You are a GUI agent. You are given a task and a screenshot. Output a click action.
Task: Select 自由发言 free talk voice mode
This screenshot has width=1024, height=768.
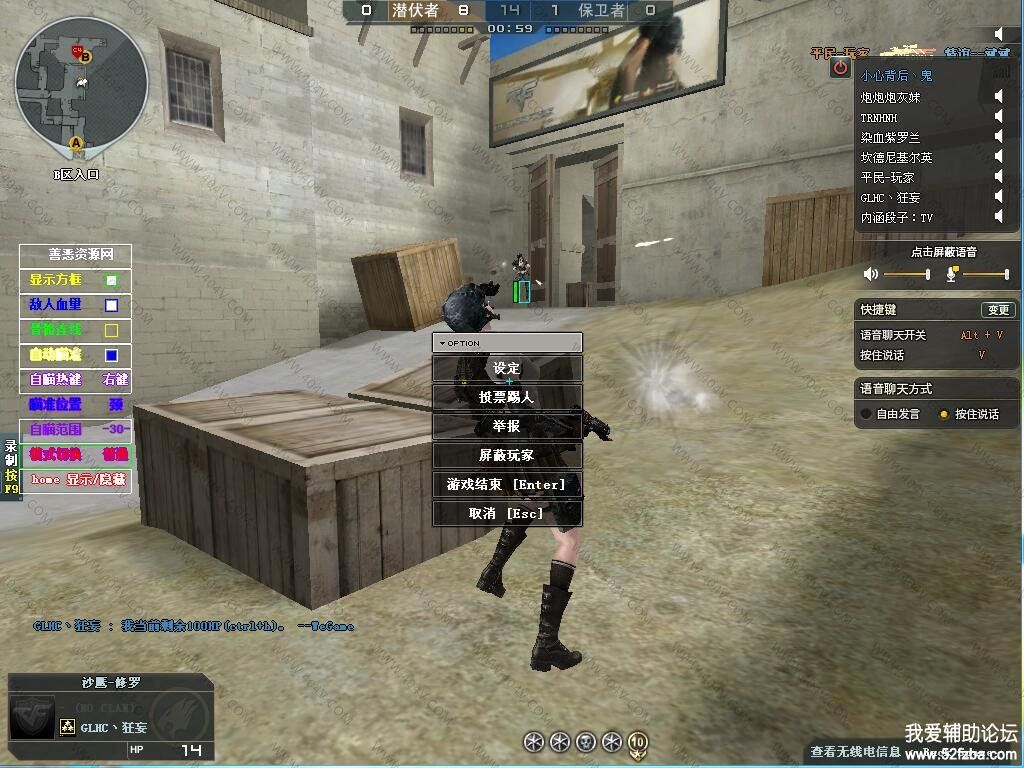[x=866, y=414]
